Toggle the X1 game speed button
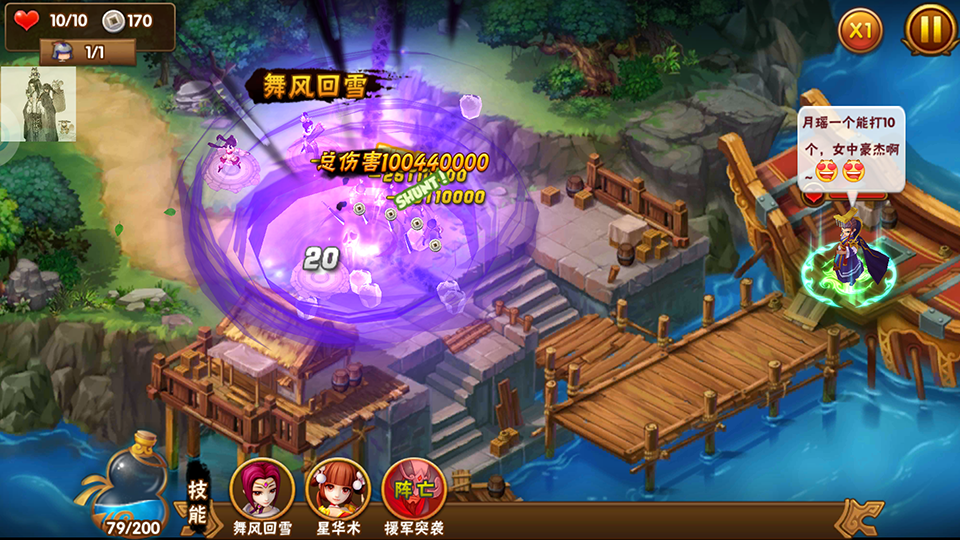Viewport: 960px width, 540px height. point(860,30)
